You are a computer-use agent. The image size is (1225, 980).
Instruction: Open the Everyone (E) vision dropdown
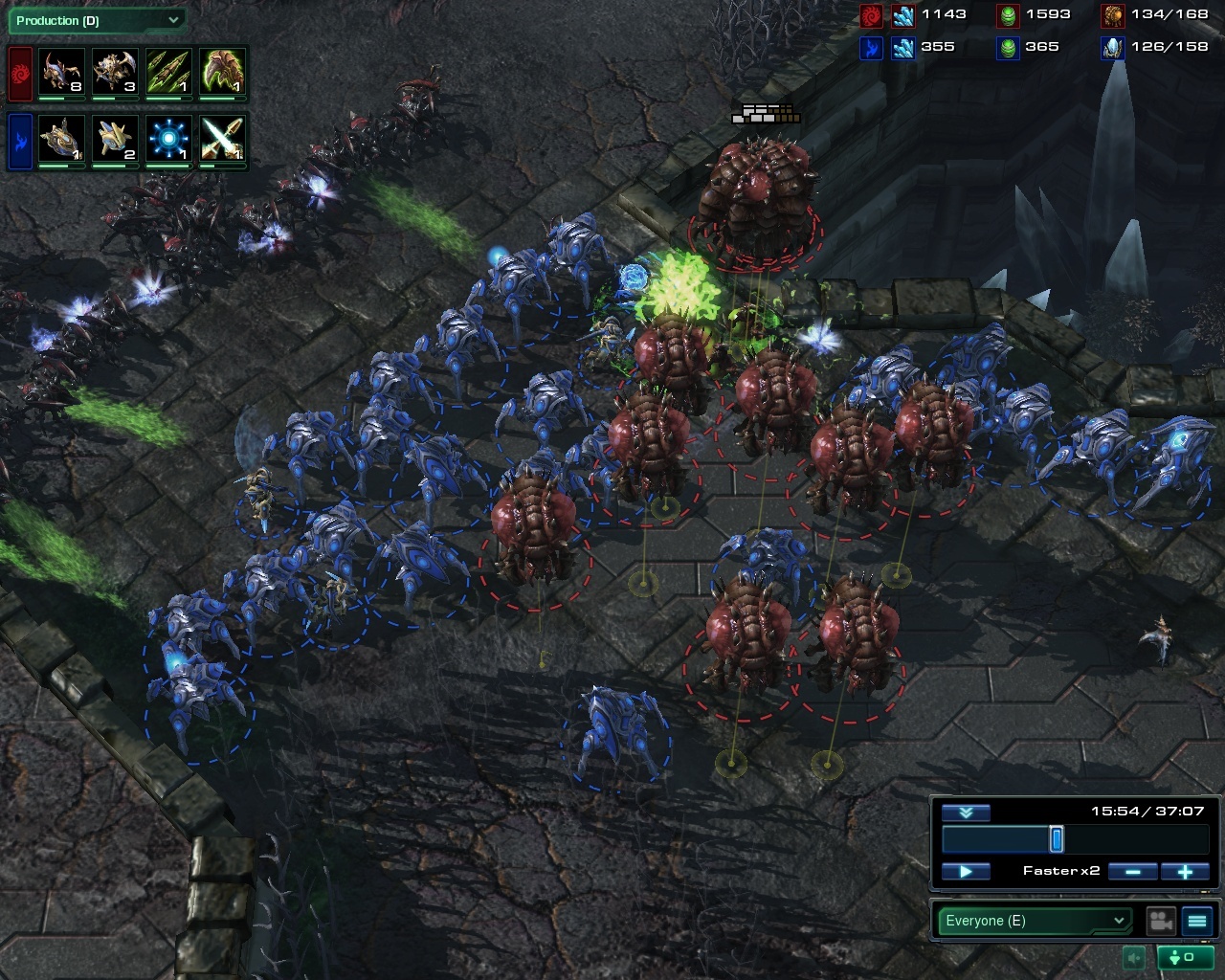coord(1035,921)
